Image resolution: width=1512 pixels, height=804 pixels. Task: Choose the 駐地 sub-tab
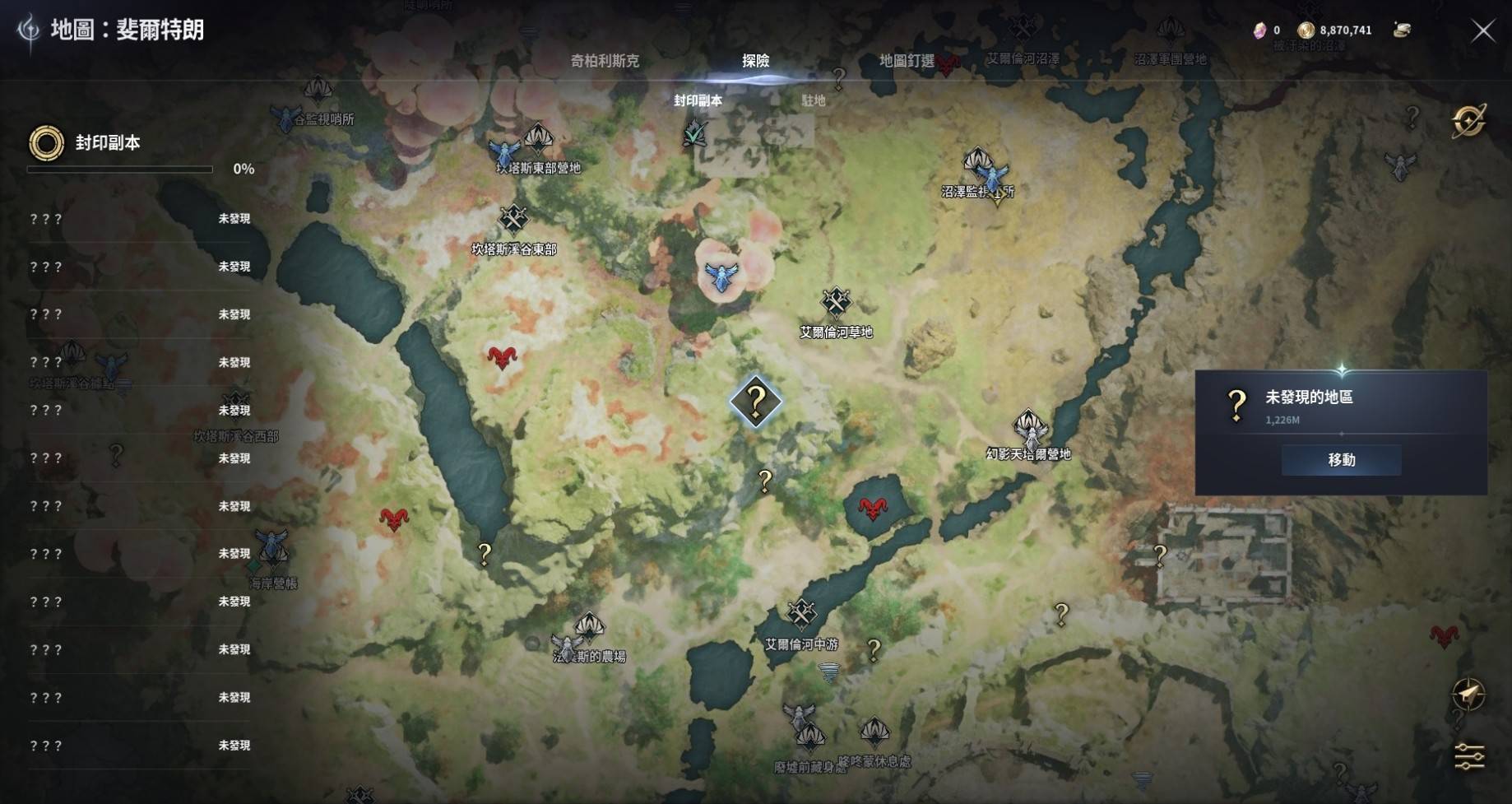(813, 100)
